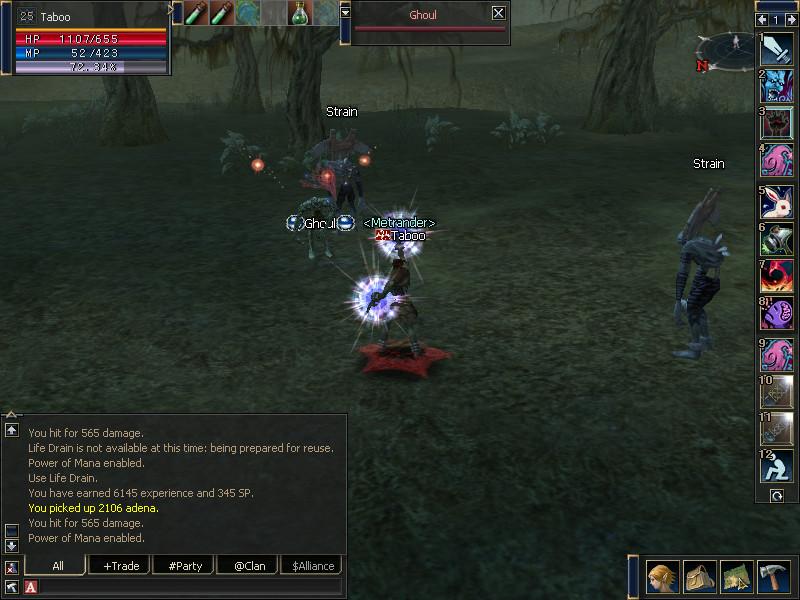Open the hammer system menu

773,577
